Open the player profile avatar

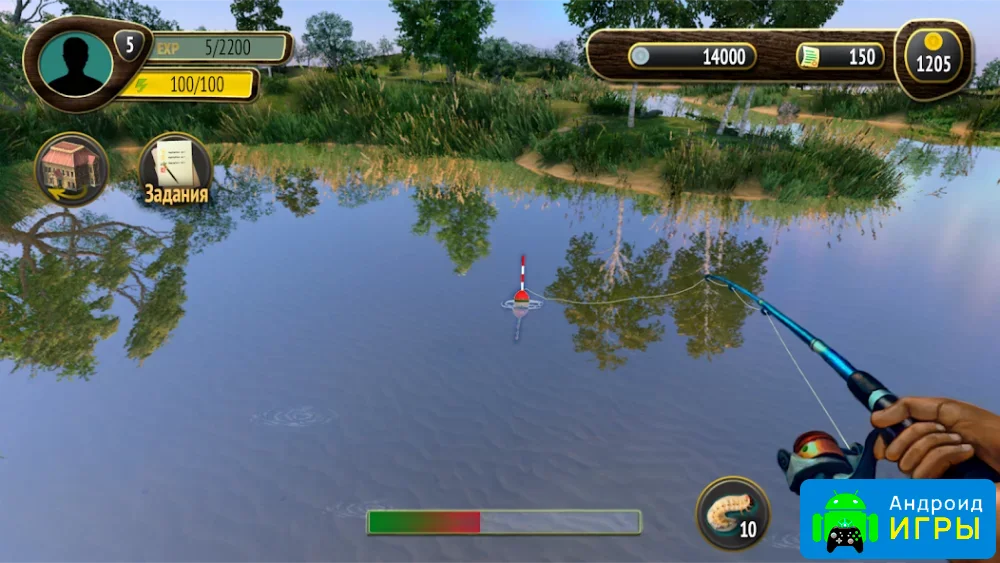(75, 62)
